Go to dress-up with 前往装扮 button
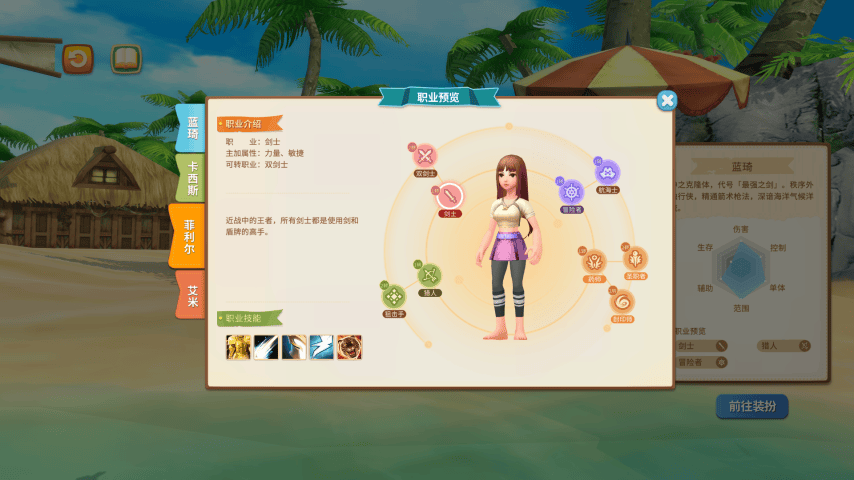This screenshot has height=480, width=854. (752, 406)
